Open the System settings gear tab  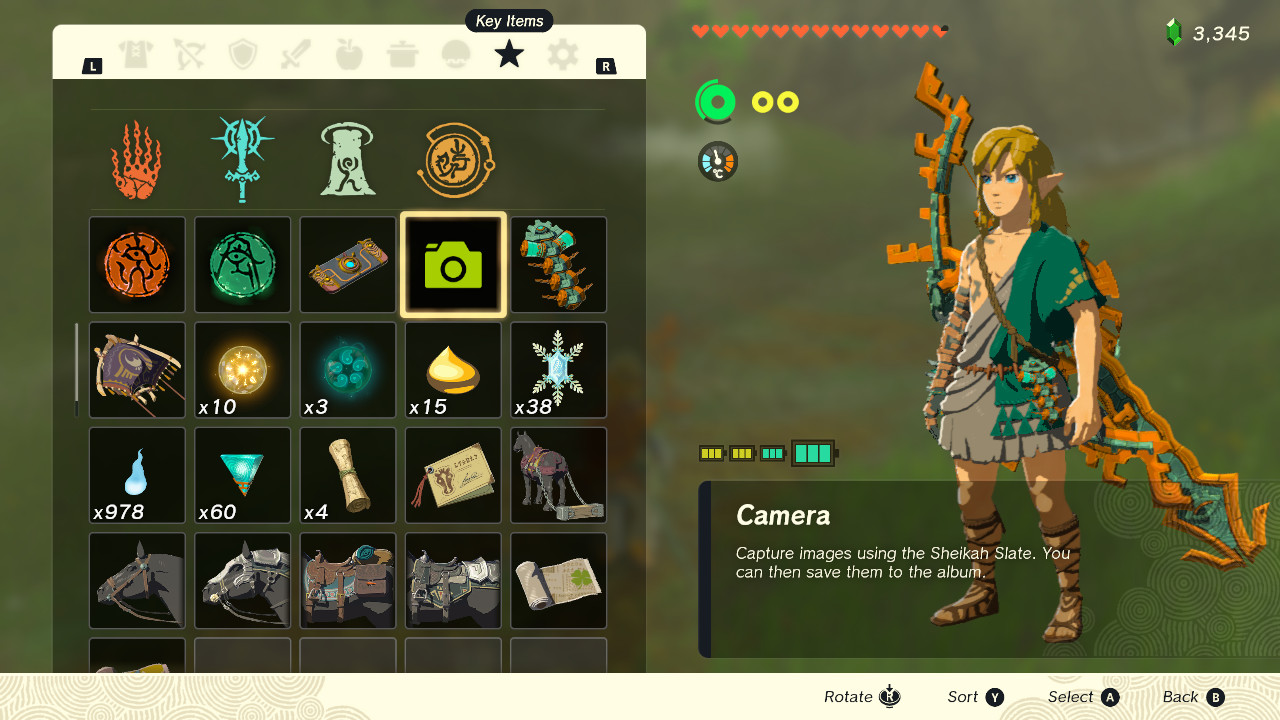click(561, 54)
